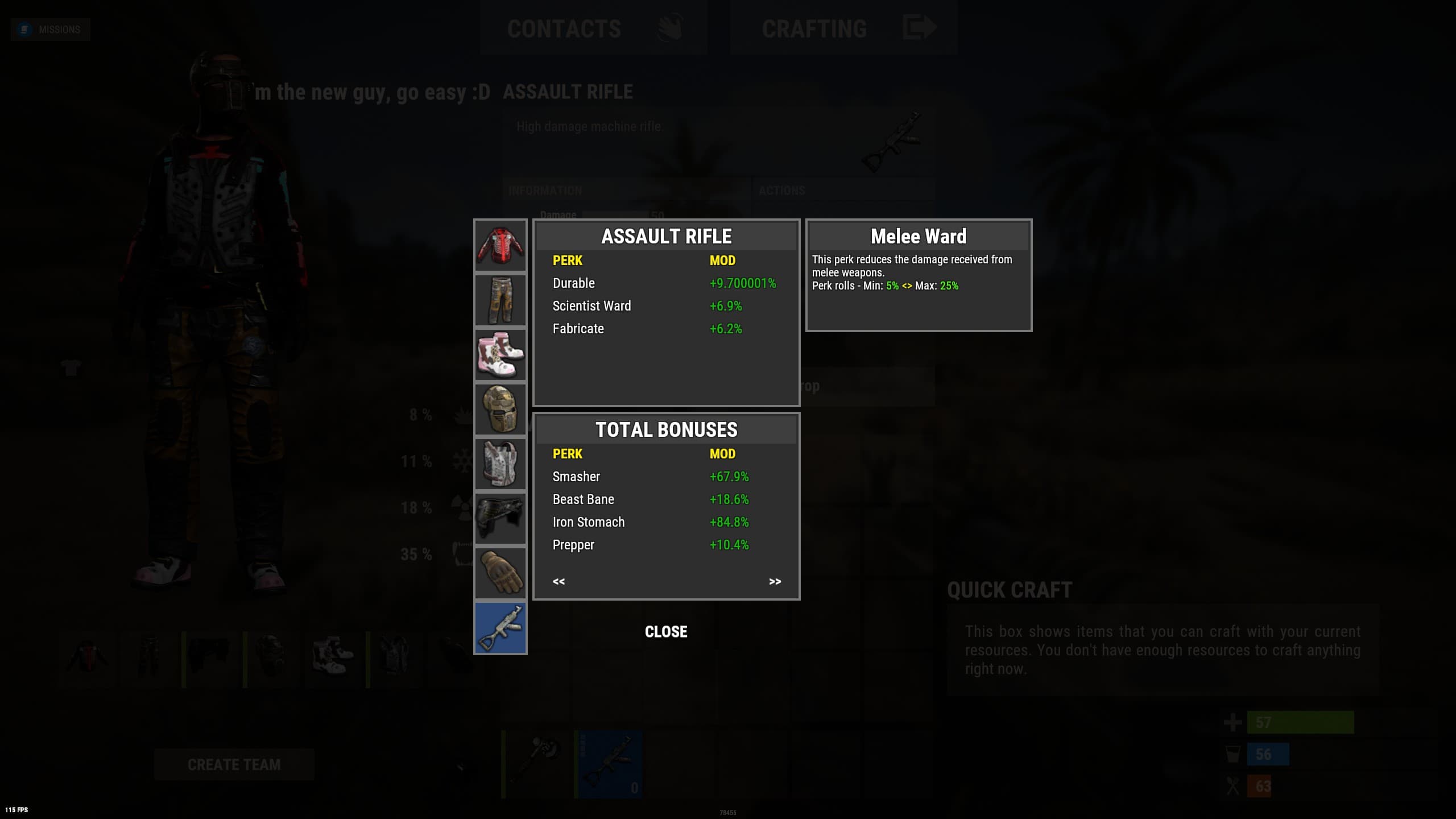Select the face mask slot icon
The height and width of the screenshot is (819, 1456).
click(500, 409)
